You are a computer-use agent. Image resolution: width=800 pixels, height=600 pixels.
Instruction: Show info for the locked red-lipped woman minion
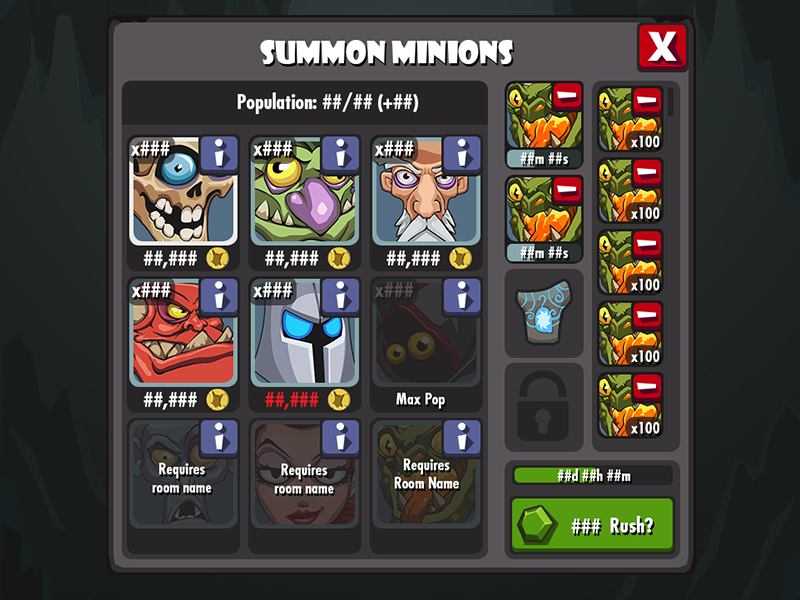click(x=340, y=437)
